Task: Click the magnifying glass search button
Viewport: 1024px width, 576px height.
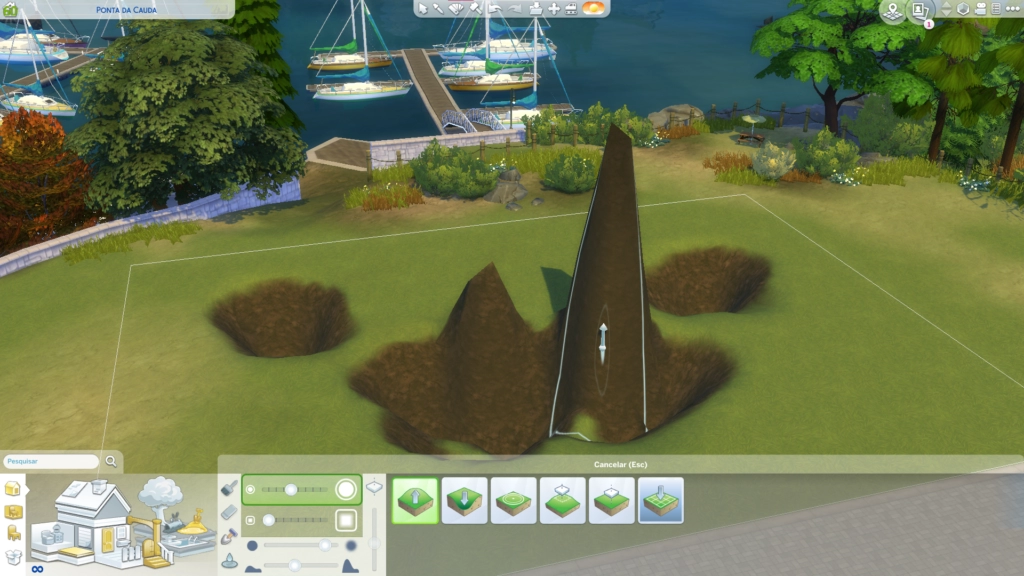Action: coord(112,462)
